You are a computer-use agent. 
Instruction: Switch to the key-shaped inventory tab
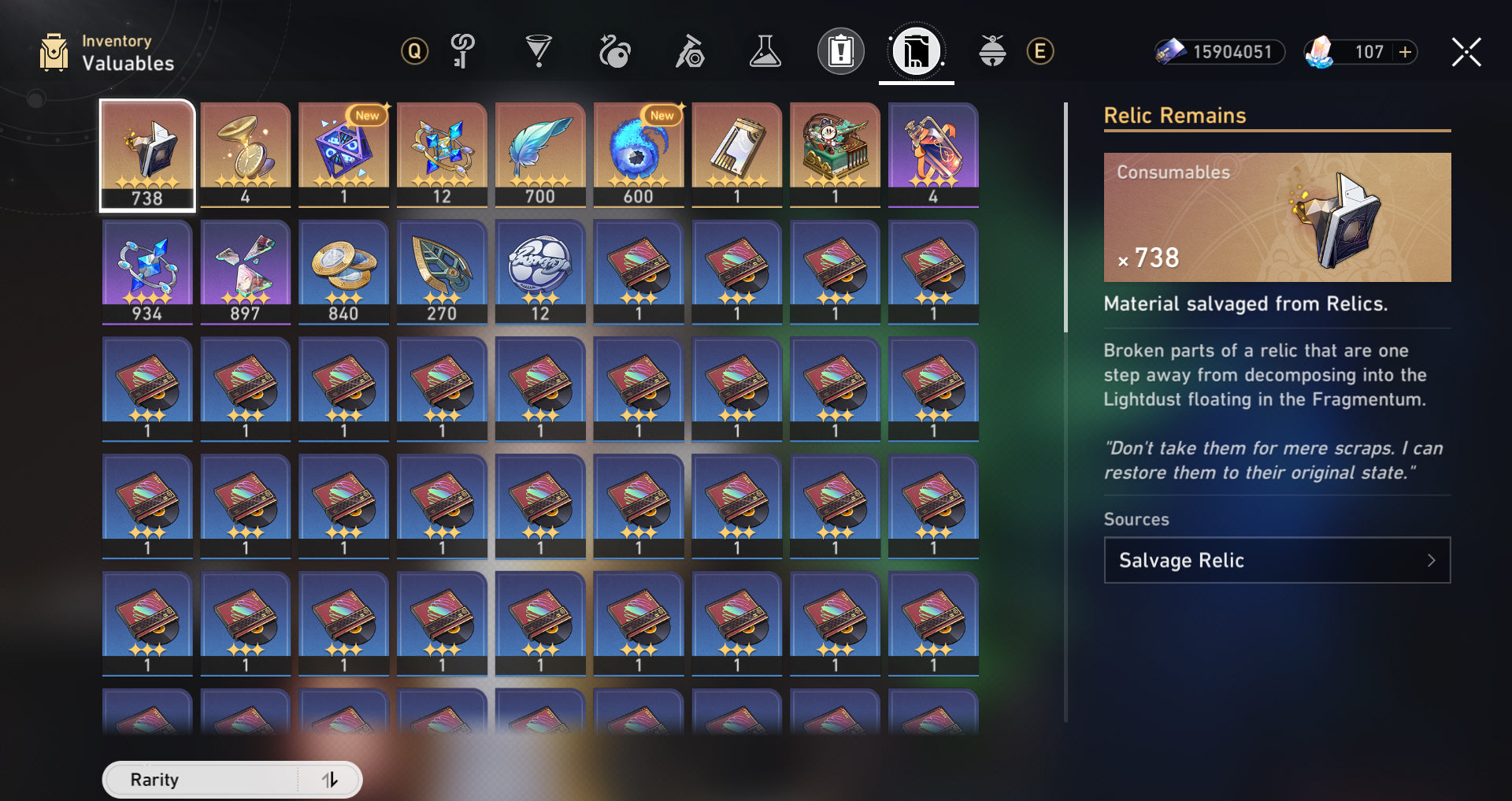pos(462,52)
